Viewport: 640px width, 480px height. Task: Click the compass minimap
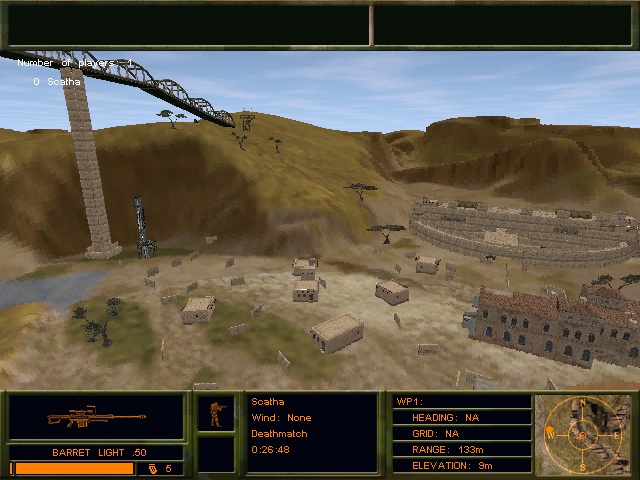(583, 435)
